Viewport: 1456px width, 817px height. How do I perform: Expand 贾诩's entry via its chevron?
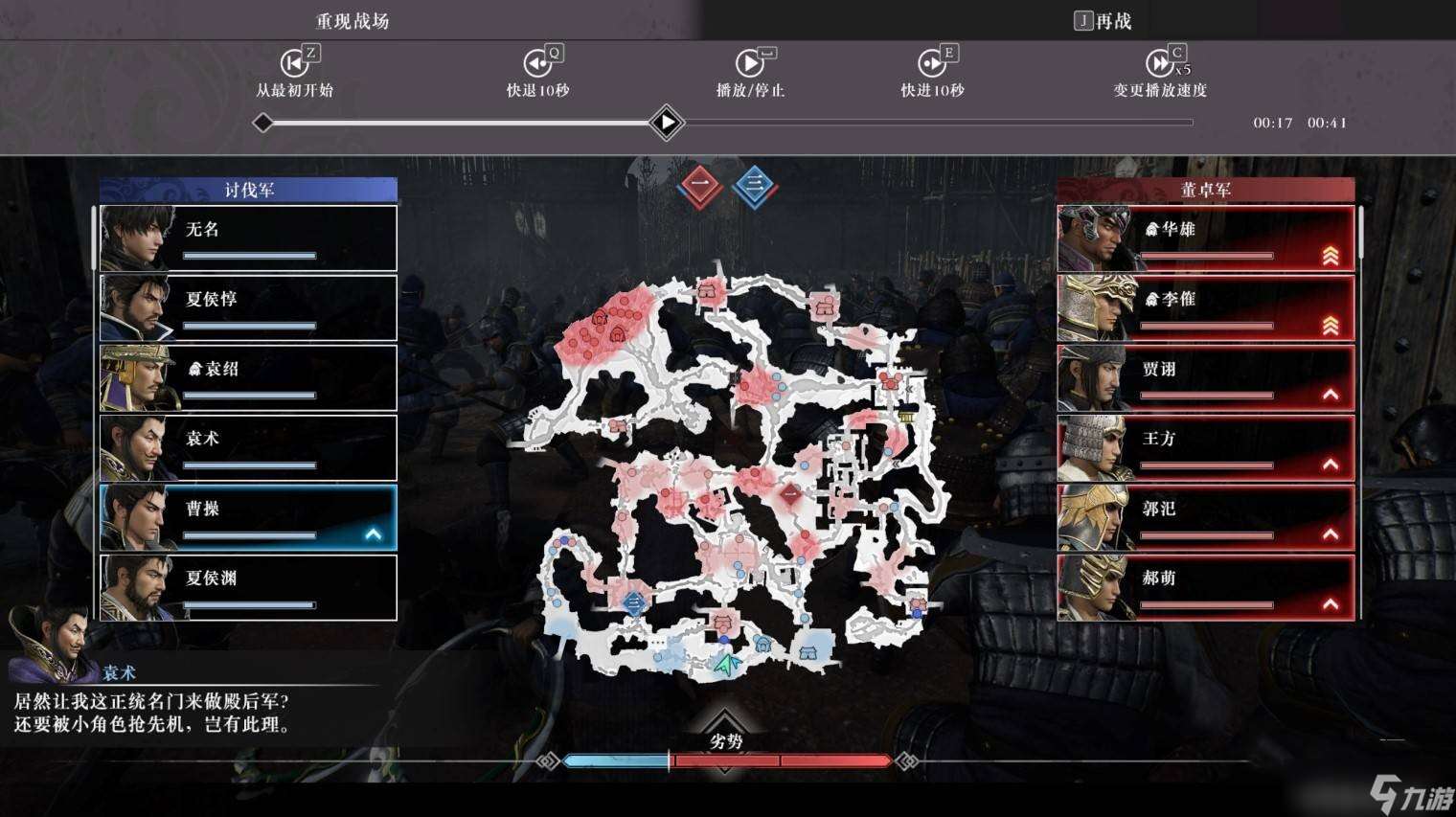click(x=1331, y=394)
